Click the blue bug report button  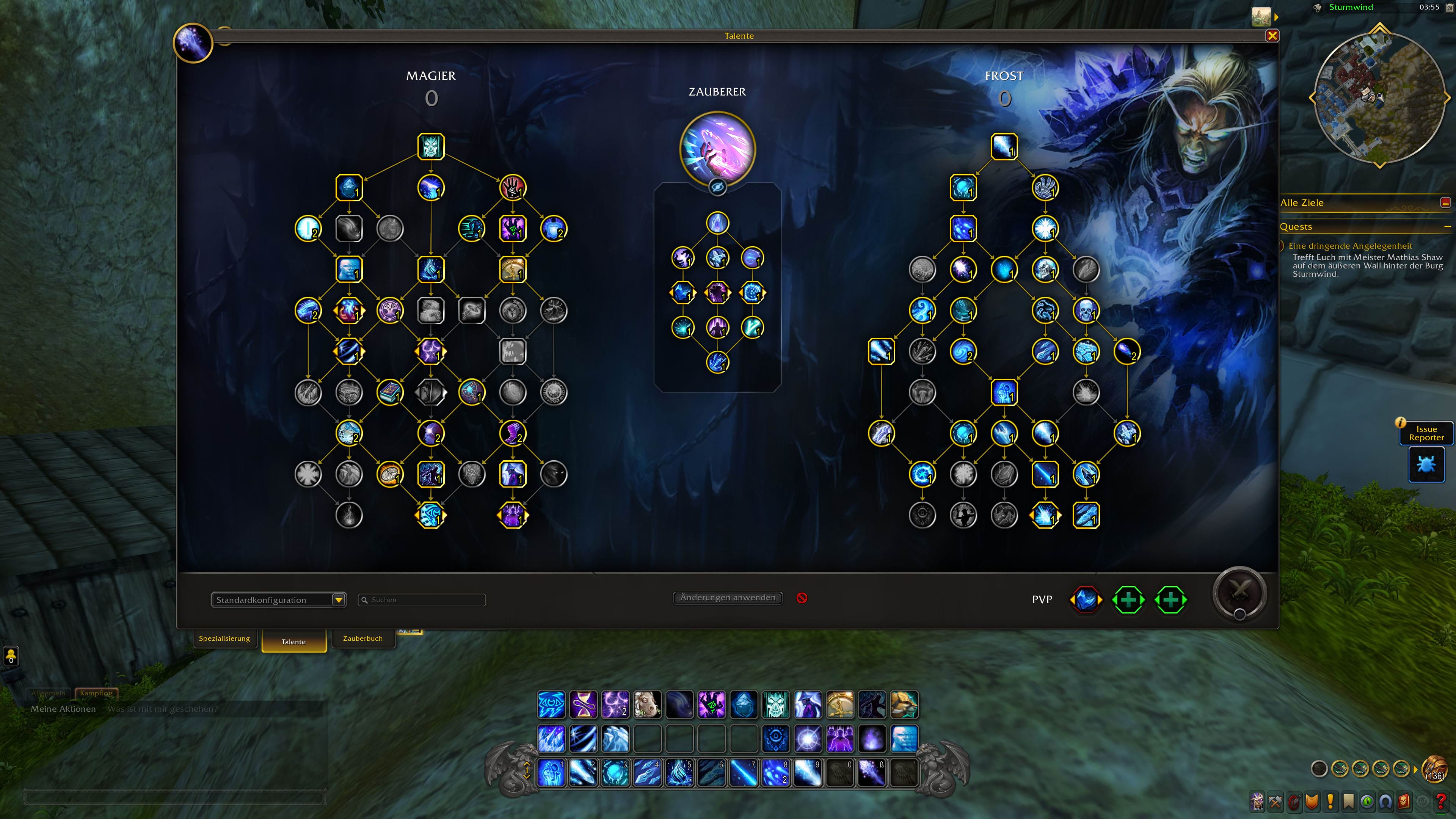pyautogui.click(x=1426, y=464)
